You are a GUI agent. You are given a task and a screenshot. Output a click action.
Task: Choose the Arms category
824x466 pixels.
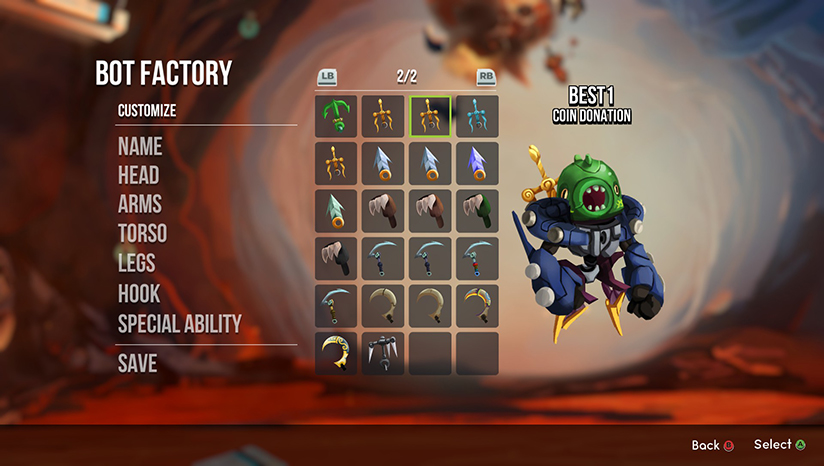140,204
